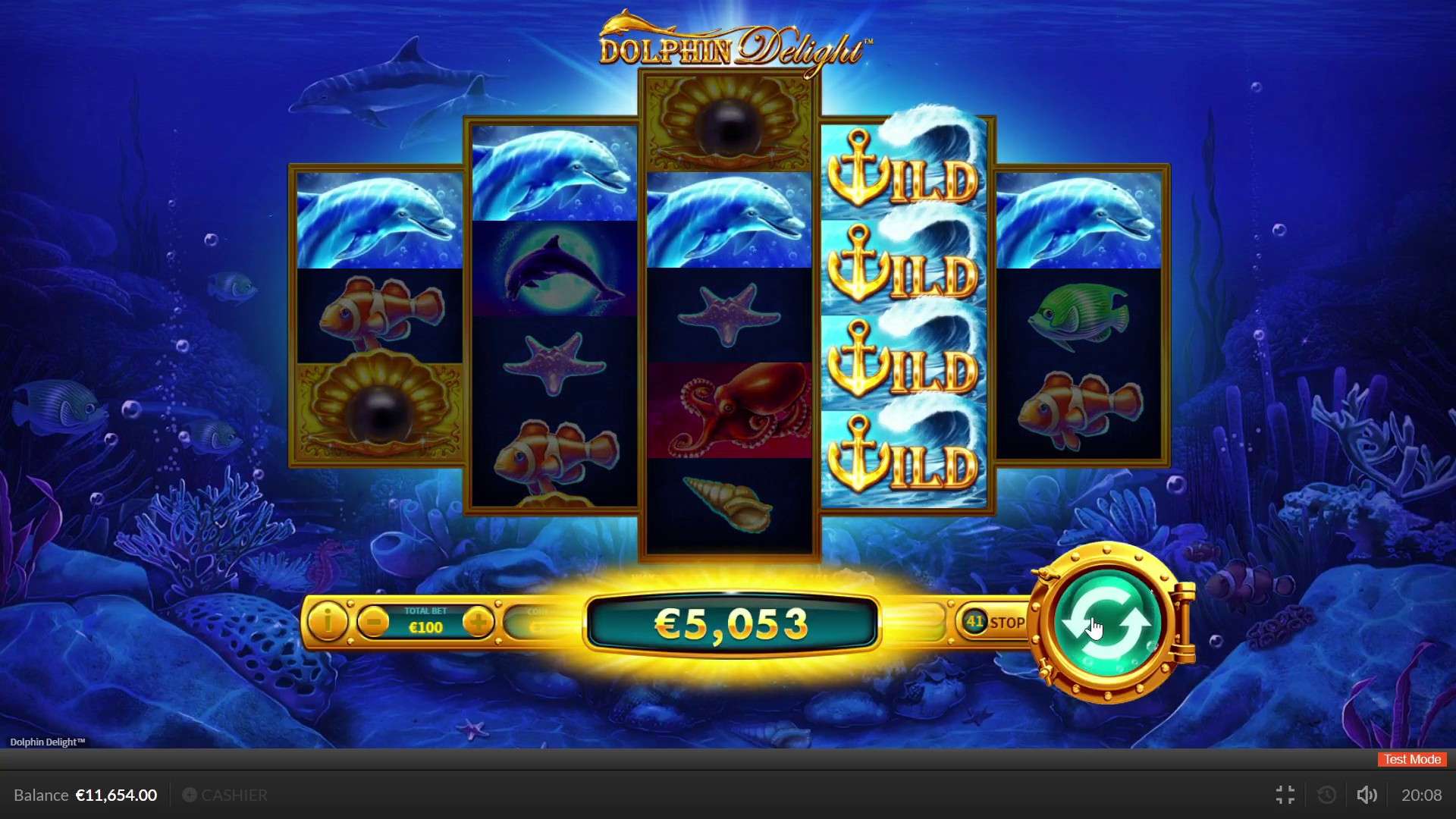Open the game history panel
The width and height of the screenshot is (1456, 819).
[1326, 795]
